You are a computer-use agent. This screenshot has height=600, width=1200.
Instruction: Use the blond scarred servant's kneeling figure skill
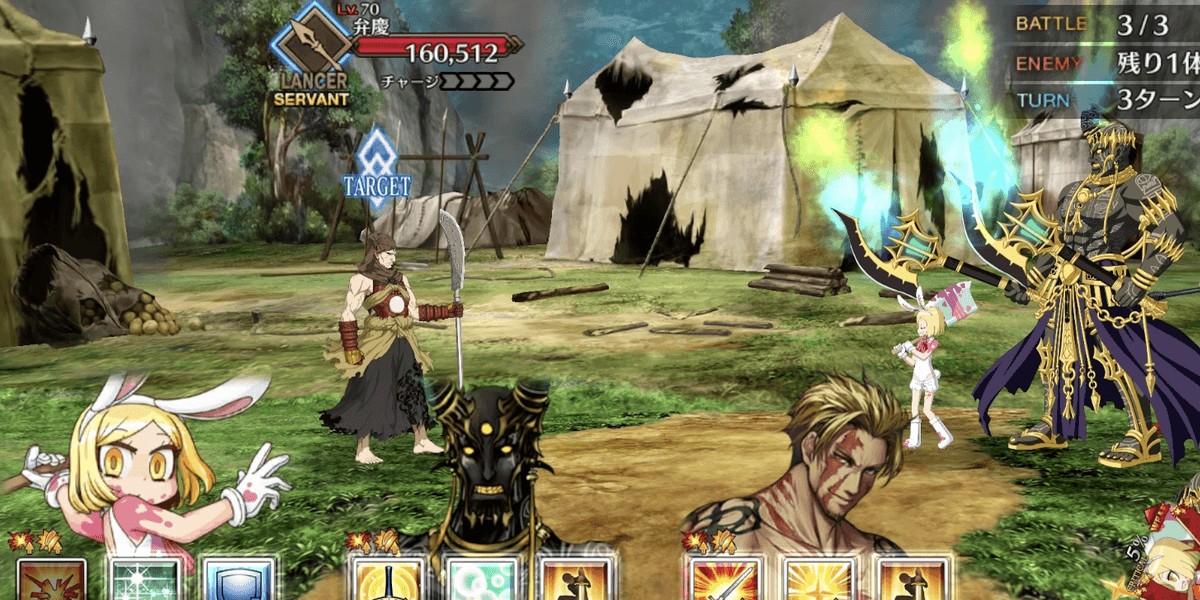point(911,581)
